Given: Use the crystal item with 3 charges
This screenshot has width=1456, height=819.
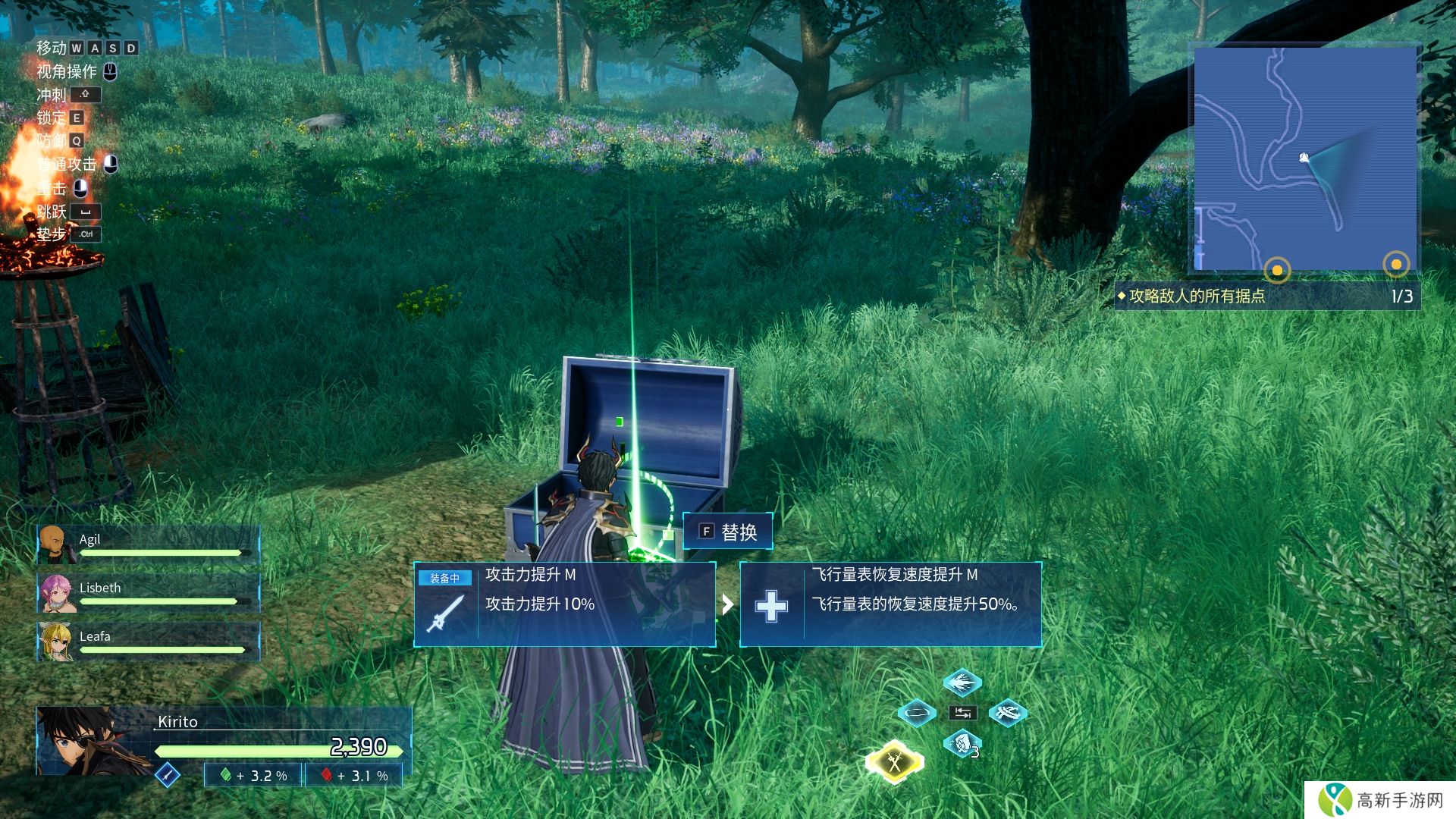Looking at the screenshot, I should click(962, 743).
